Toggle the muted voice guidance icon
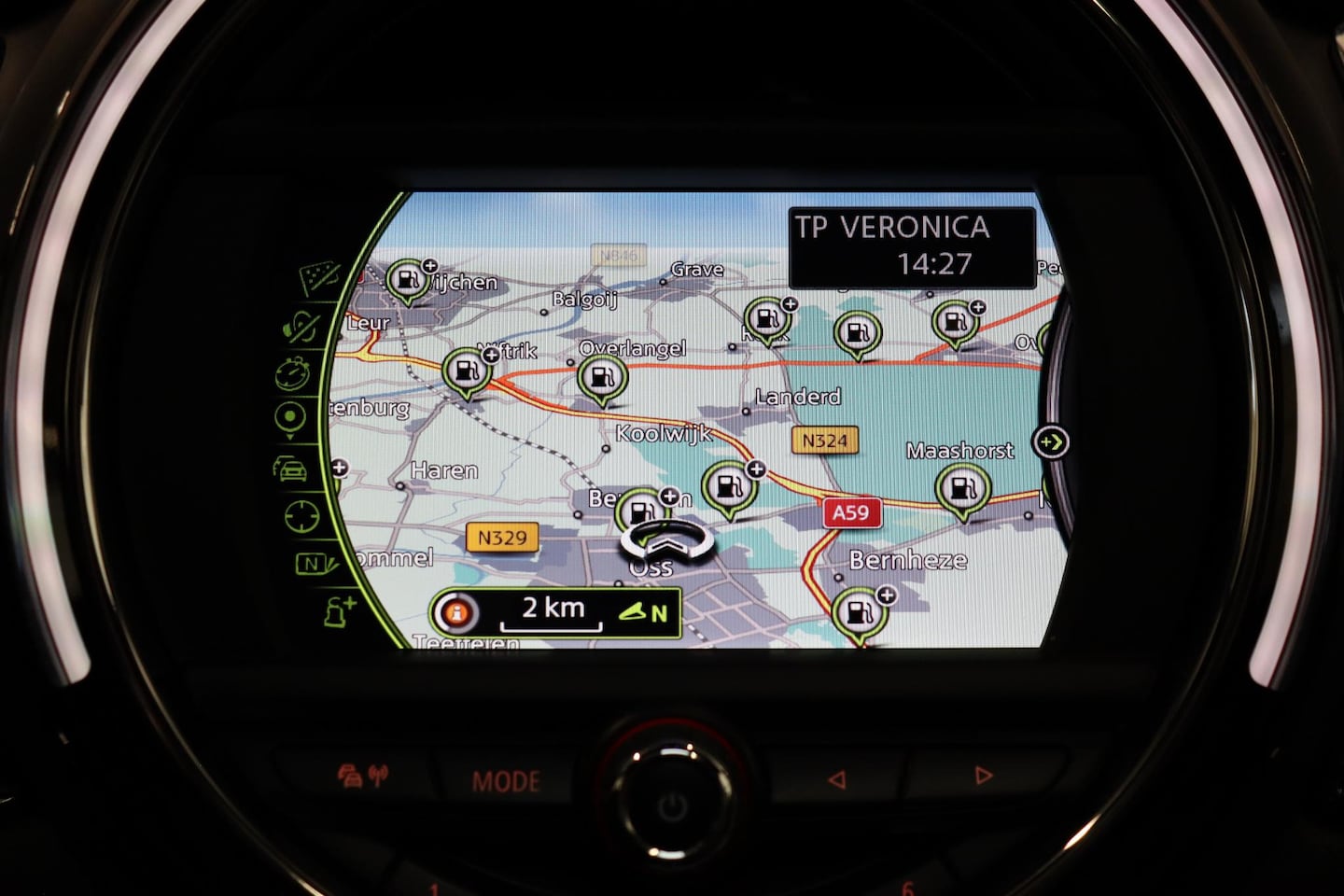This screenshot has width=1344, height=896. 303,327
